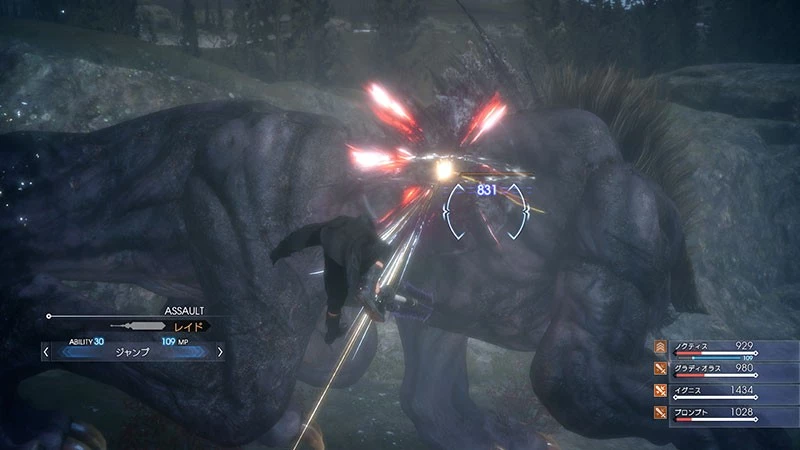The image size is (800, 450).
Task: Click the chevron status icon beside ノクティス
Action: (x=661, y=347)
